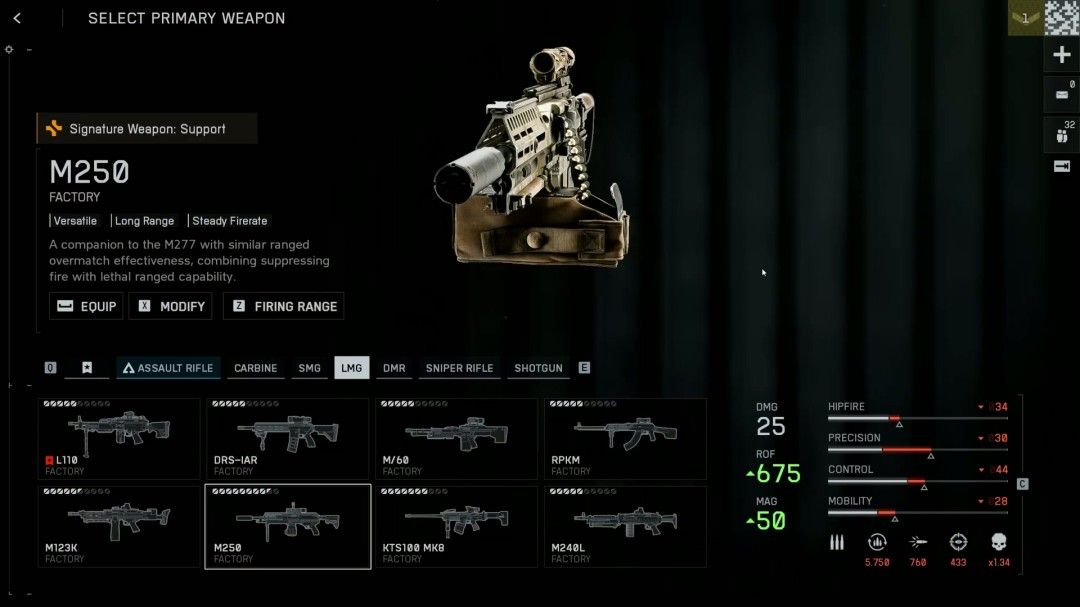The width and height of the screenshot is (1080, 607).
Task: Open the favorites bookmark tab
Action: (x=87, y=368)
